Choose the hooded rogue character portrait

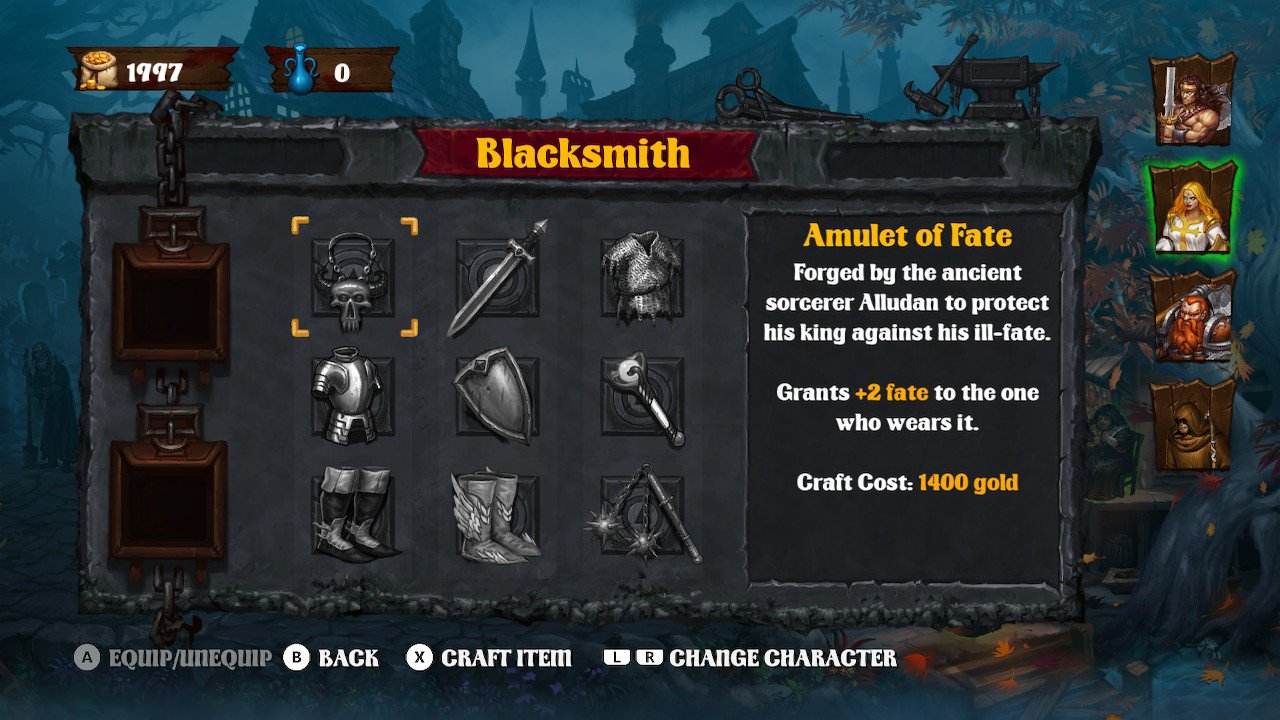tap(1192, 424)
